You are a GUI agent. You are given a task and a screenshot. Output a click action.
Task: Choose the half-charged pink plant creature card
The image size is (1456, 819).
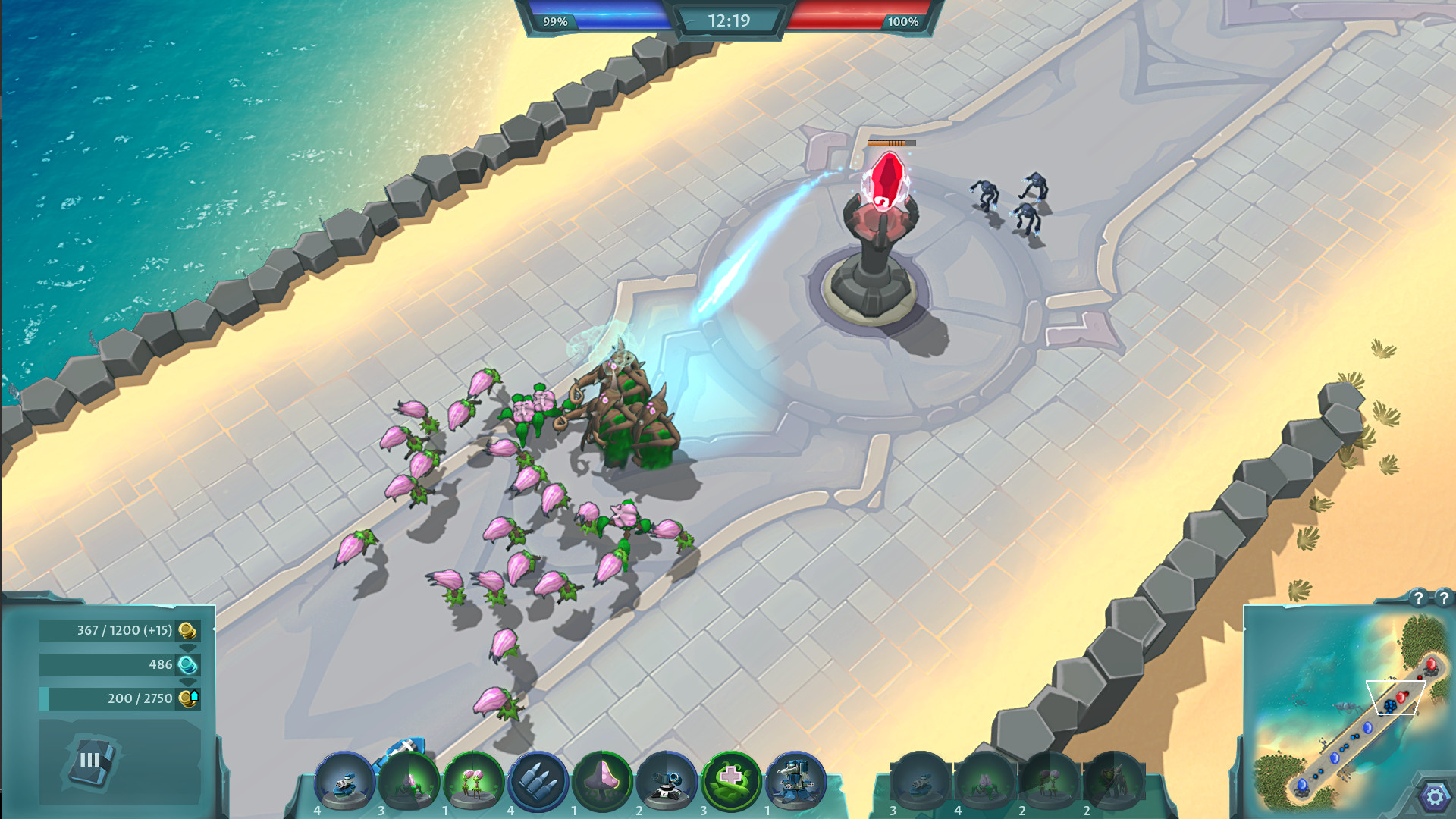click(409, 781)
